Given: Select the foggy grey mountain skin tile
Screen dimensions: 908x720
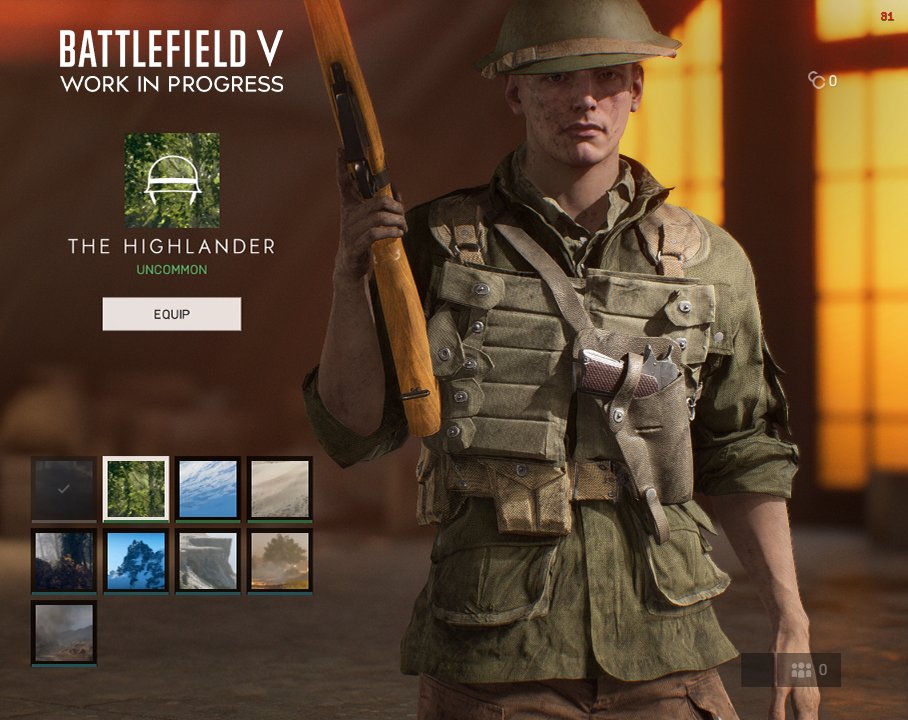Looking at the screenshot, I should 64,632.
